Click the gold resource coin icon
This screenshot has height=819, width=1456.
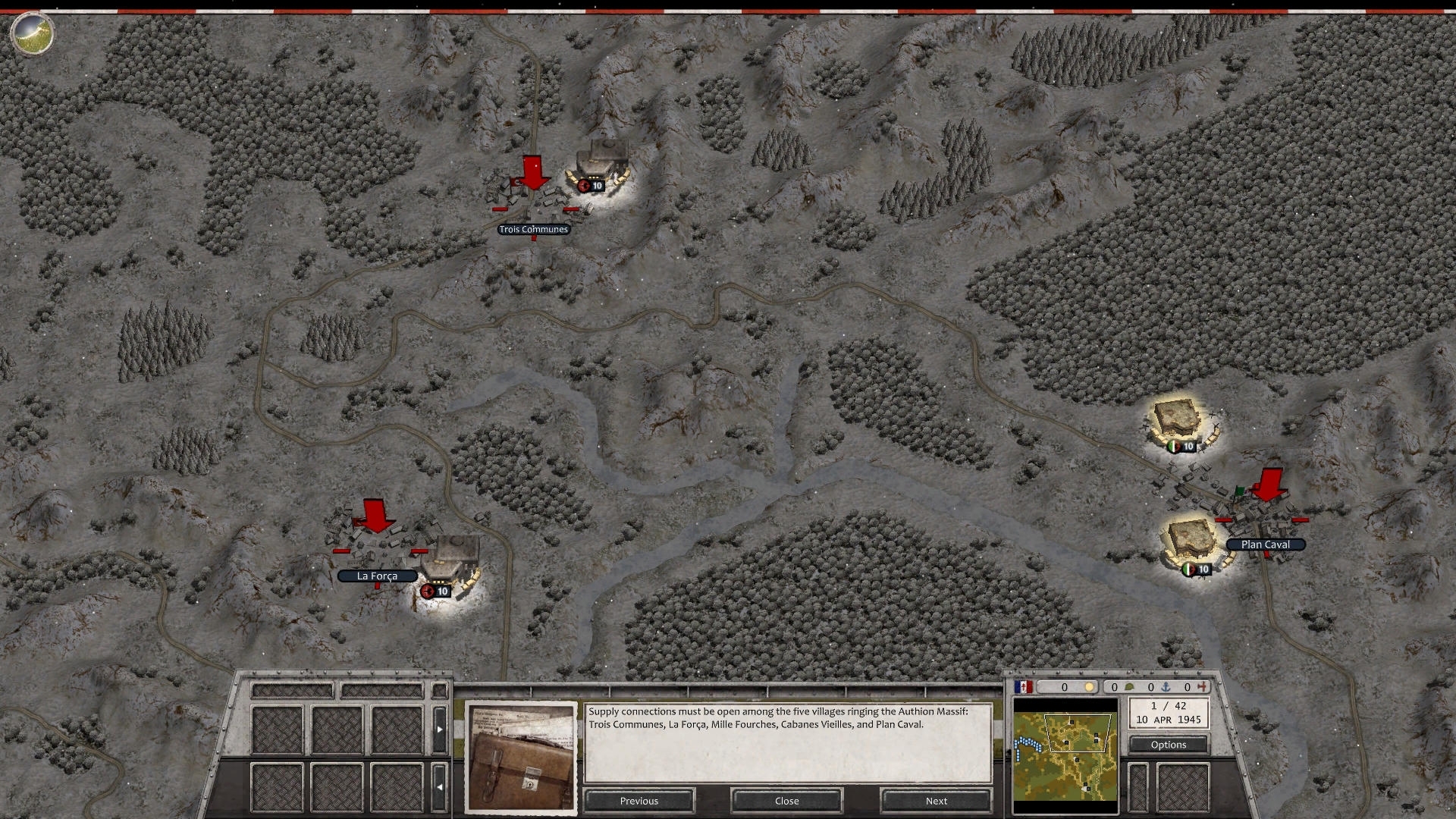click(1090, 686)
